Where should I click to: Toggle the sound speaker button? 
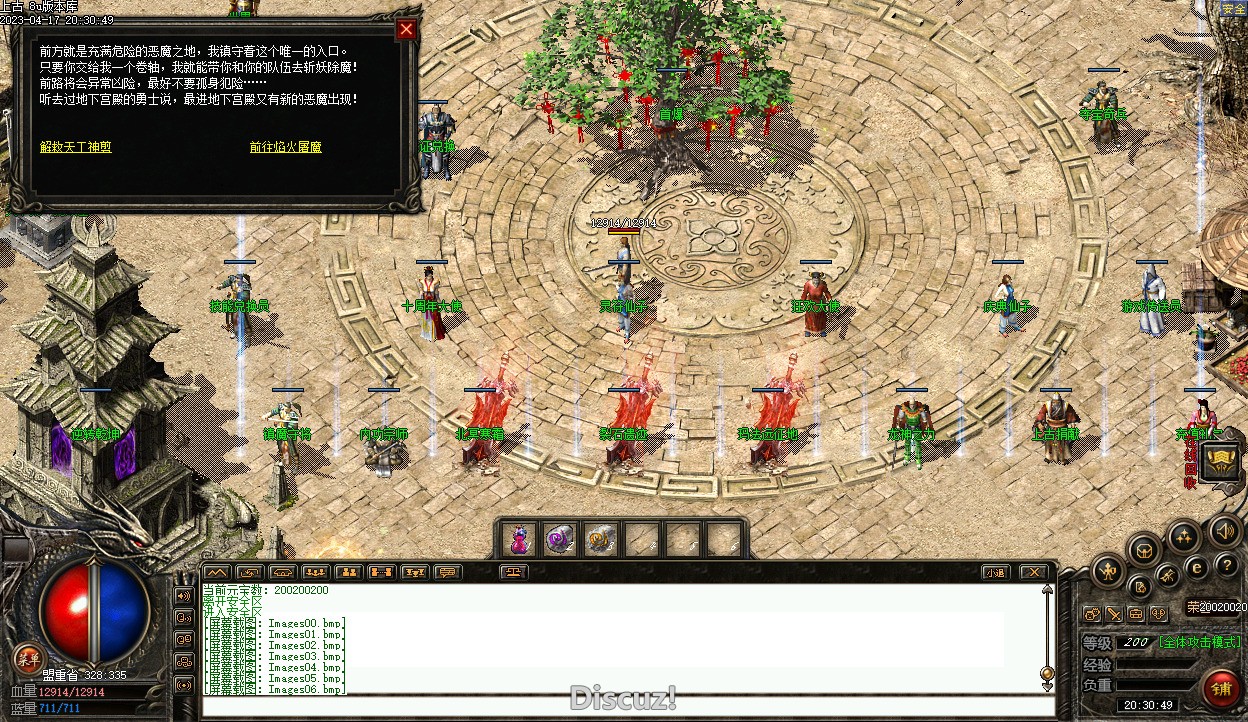coord(1224,529)
